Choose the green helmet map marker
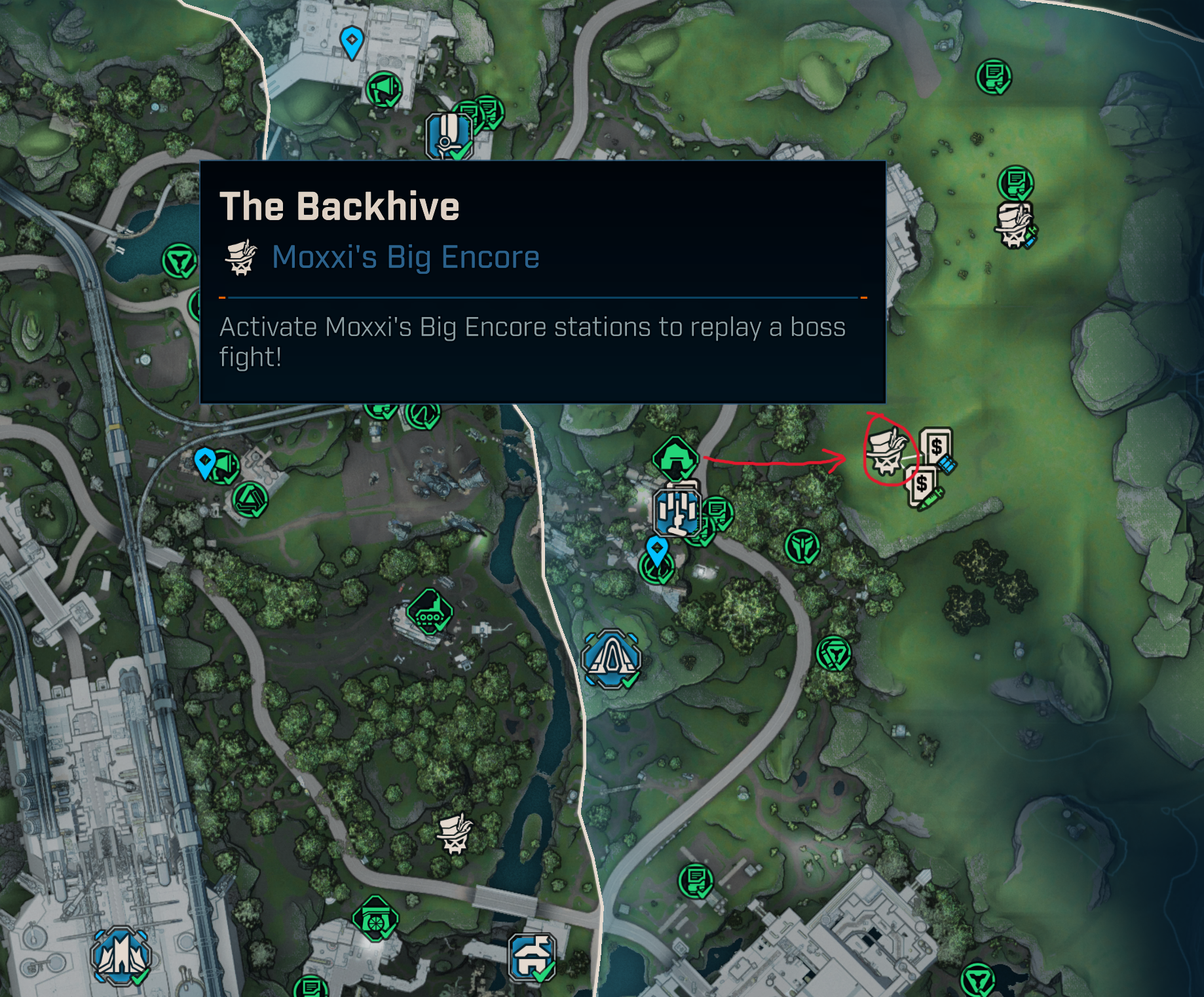The height and width of the screenshot is (997, 1204). click(x=802, y=546)
